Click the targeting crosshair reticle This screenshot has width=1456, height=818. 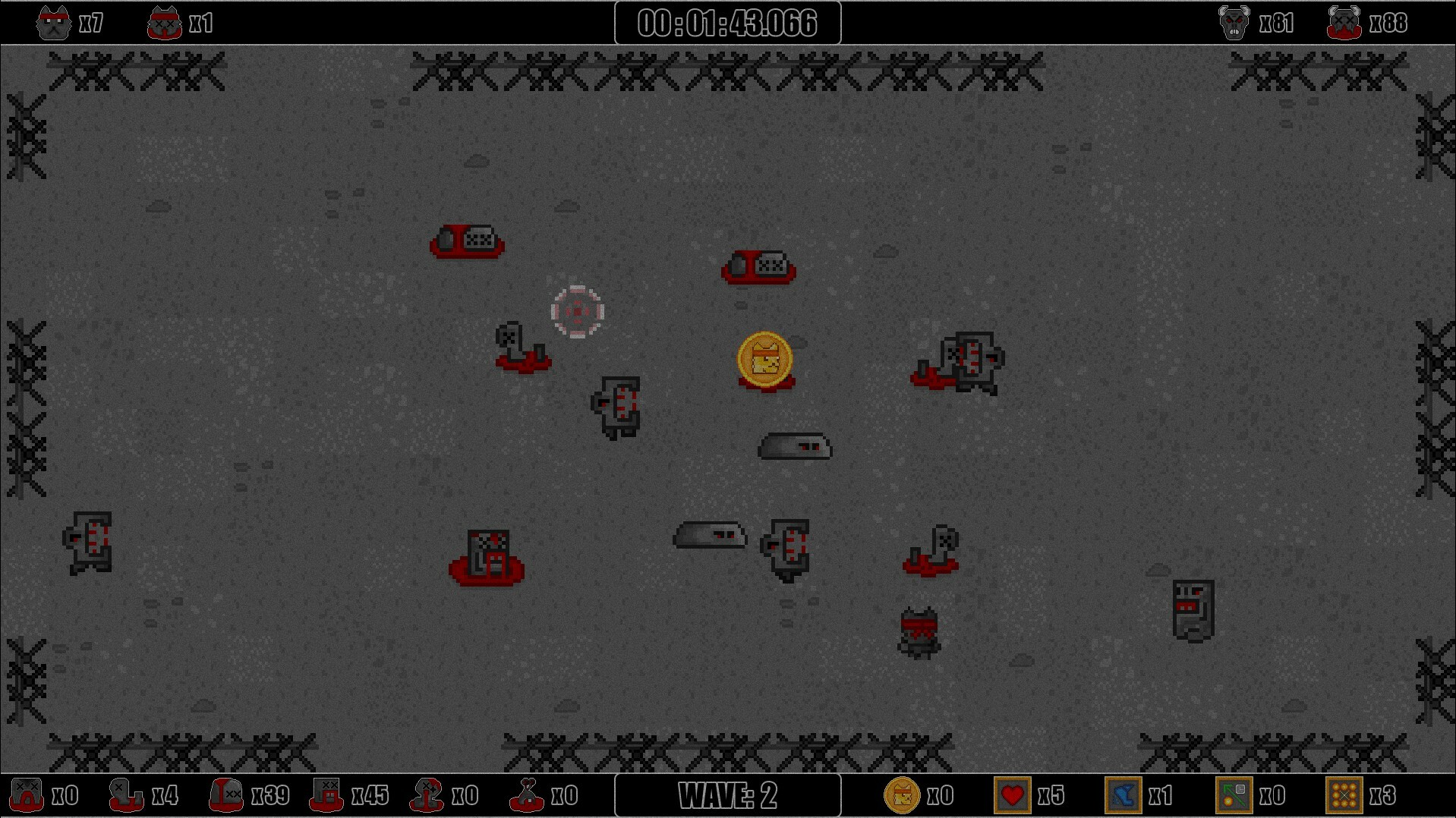(x=578, y=310)
